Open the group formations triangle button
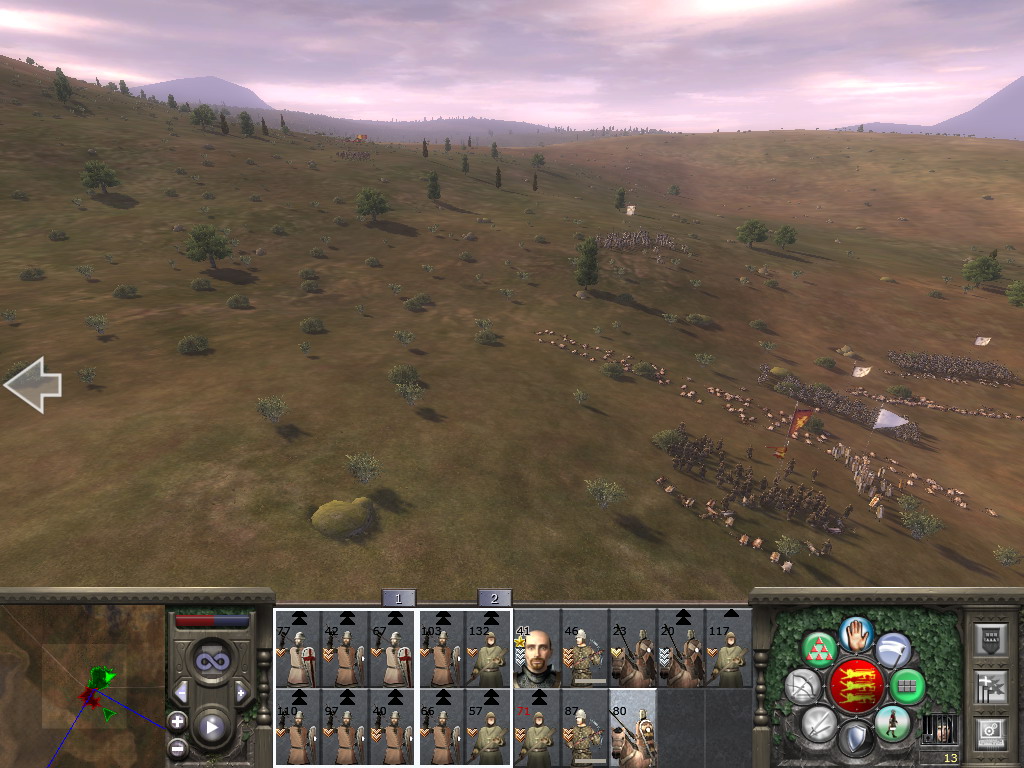This screenshot has height=768, width=1024. (820, 650)
